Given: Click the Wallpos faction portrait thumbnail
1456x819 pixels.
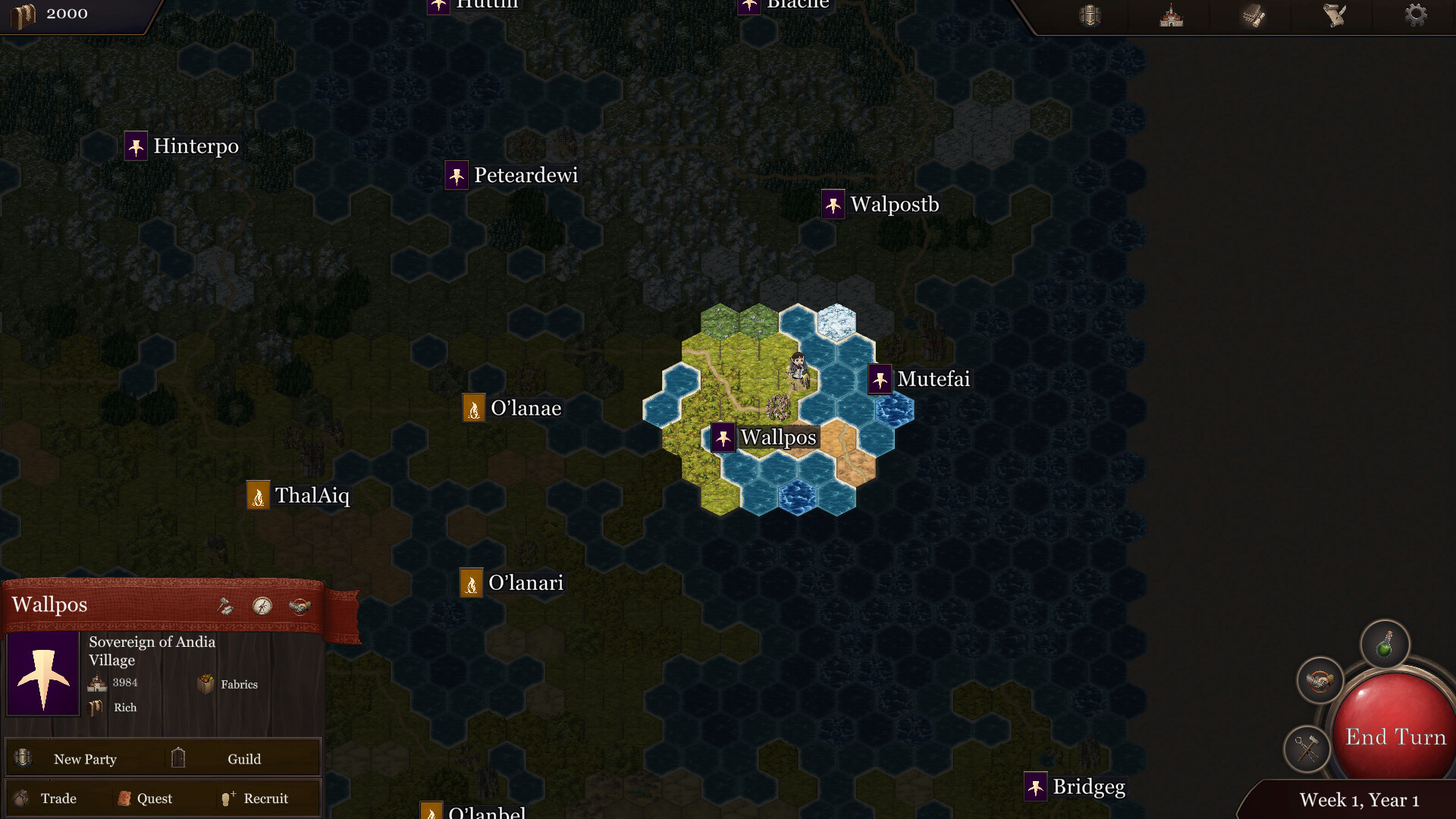Looking at the screenshot, I should pyautogui.click(x=42, y=673).
